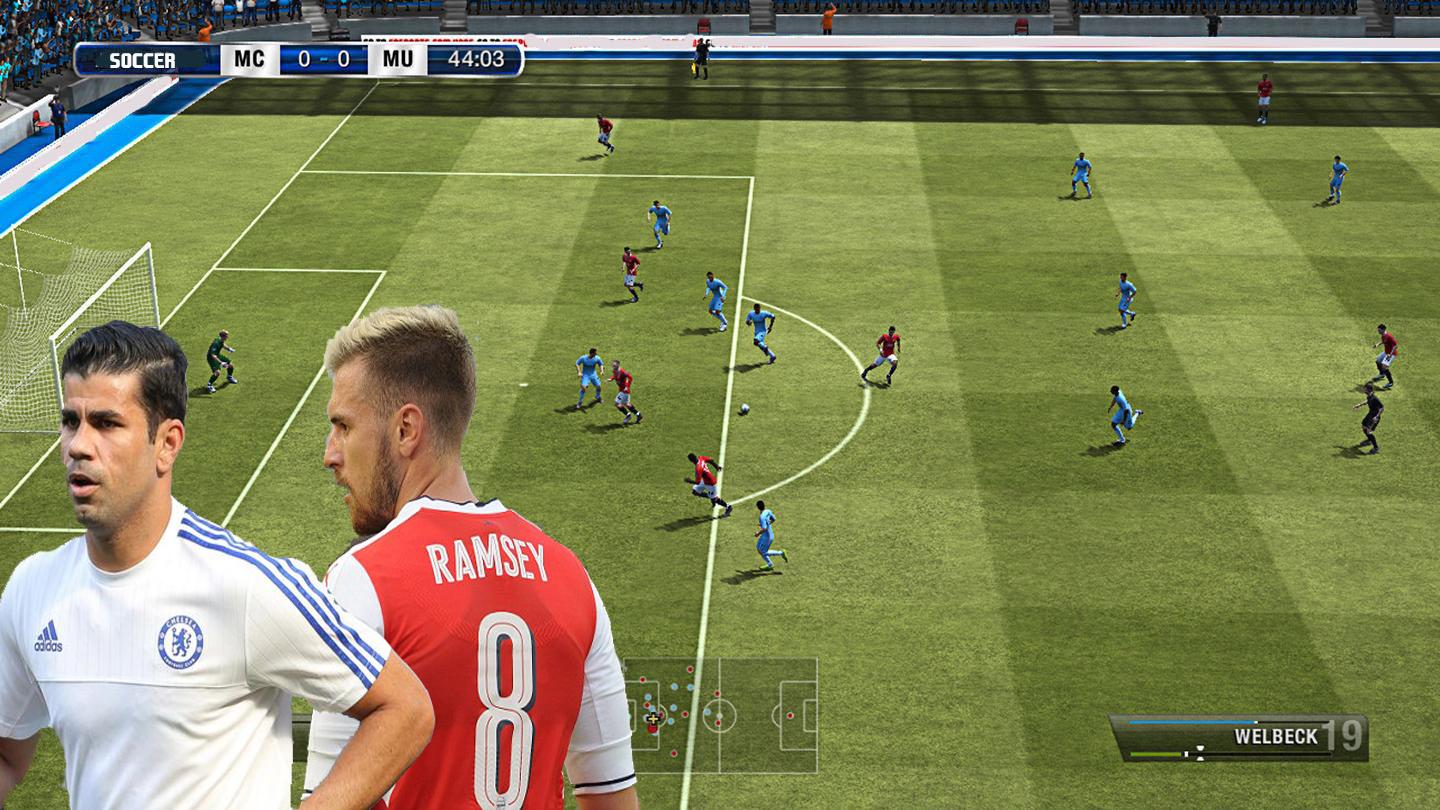Select the MU team badge on scoreboard
This screenshot has width=1440, height=810.
pyautogui.click(x=396, y=58)
